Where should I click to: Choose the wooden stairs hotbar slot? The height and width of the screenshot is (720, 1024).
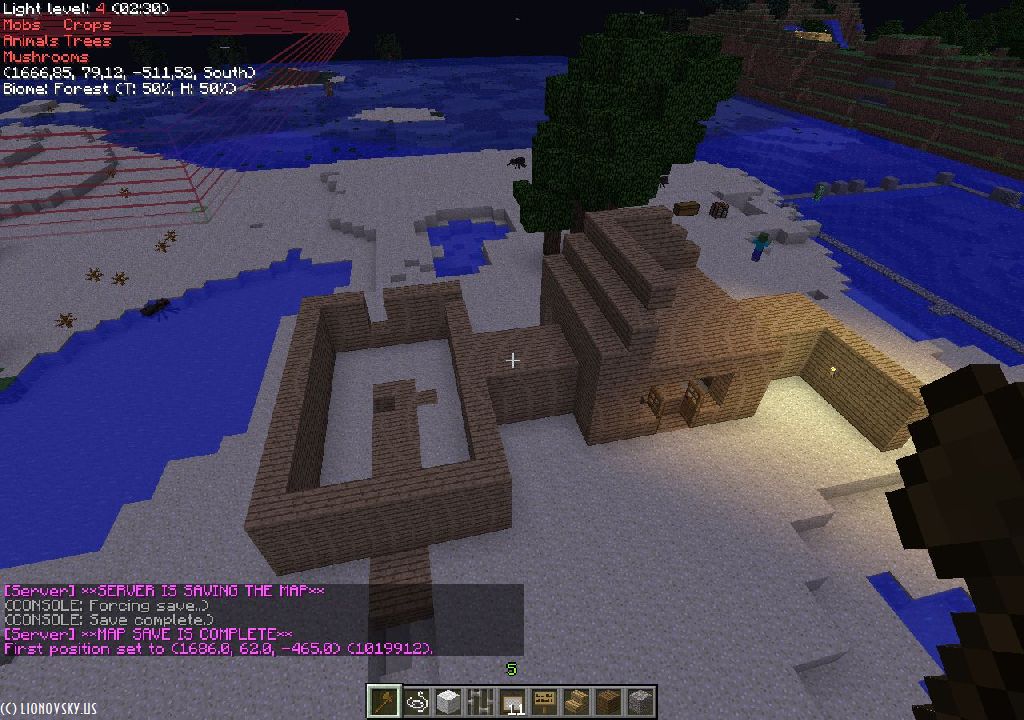[x=576, y=701]
